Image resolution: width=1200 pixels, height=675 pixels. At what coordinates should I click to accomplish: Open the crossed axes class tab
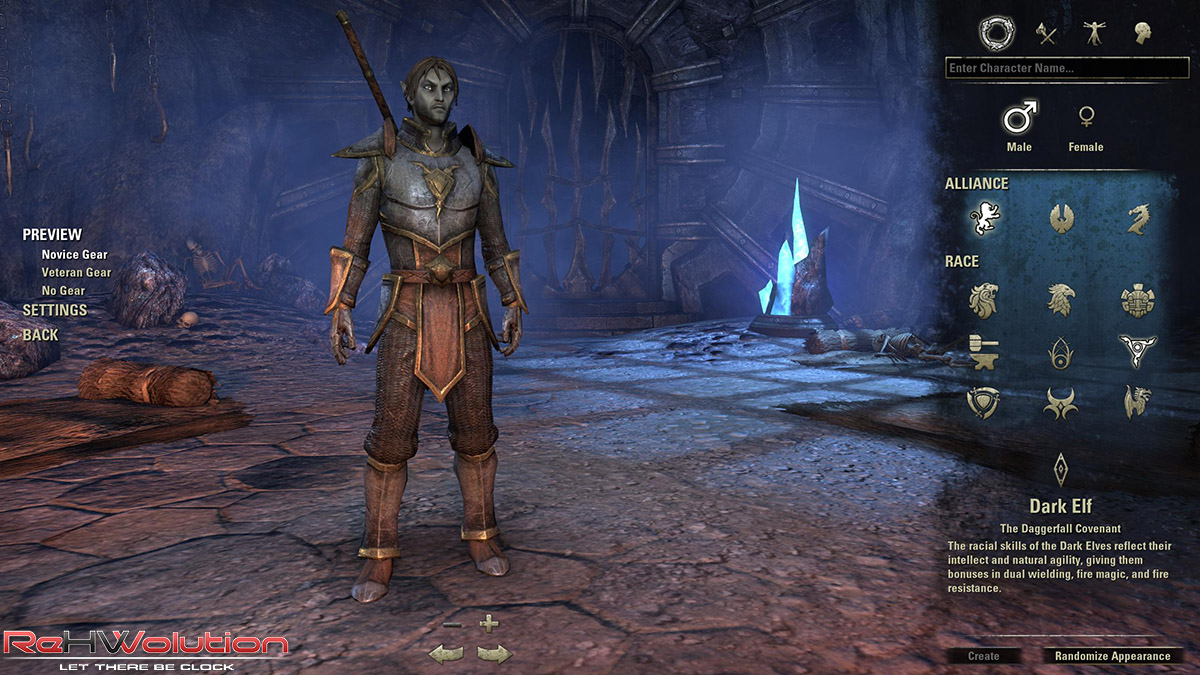1045,34
